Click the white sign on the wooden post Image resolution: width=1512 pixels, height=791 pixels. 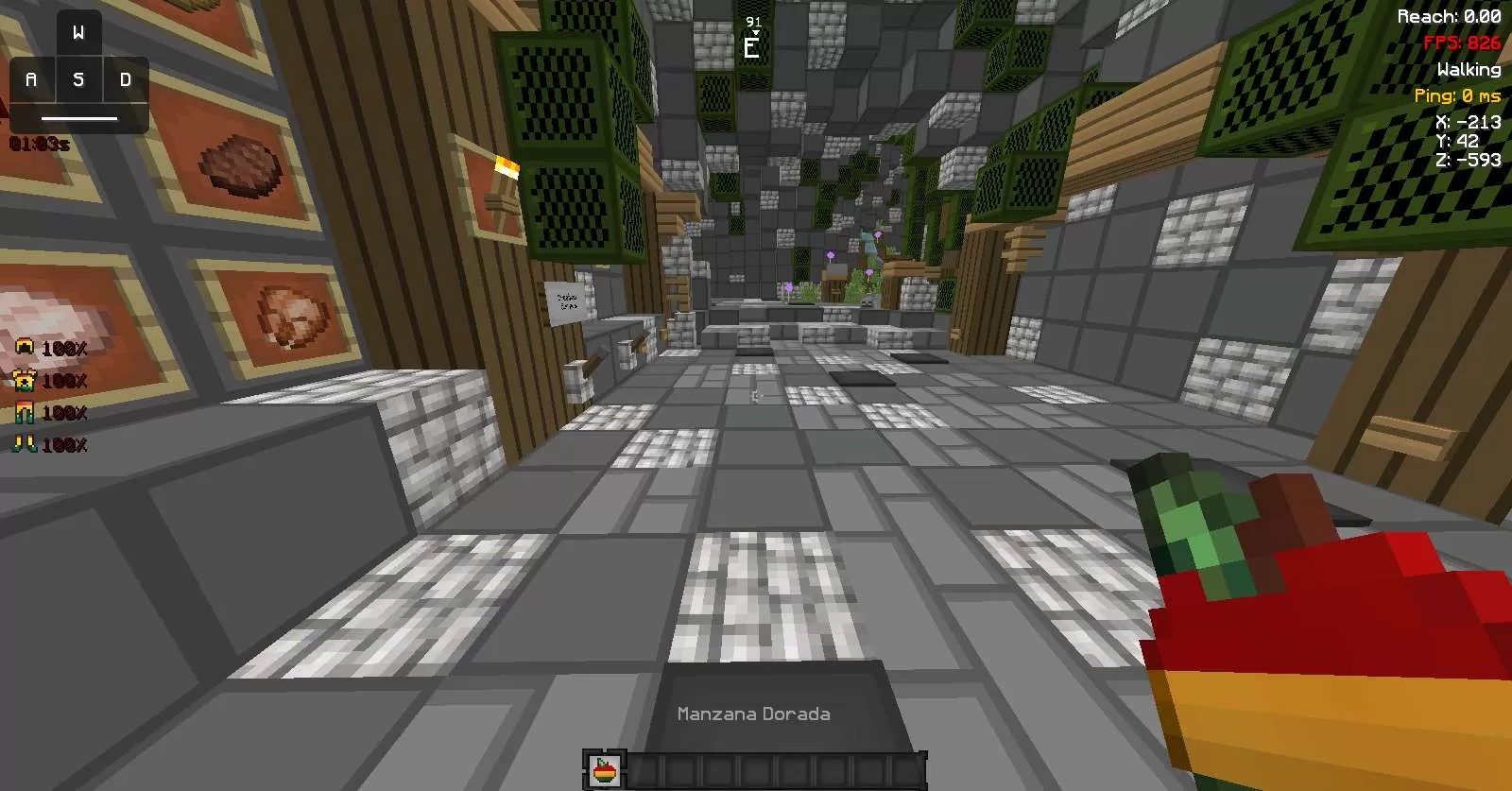[563, 301]
